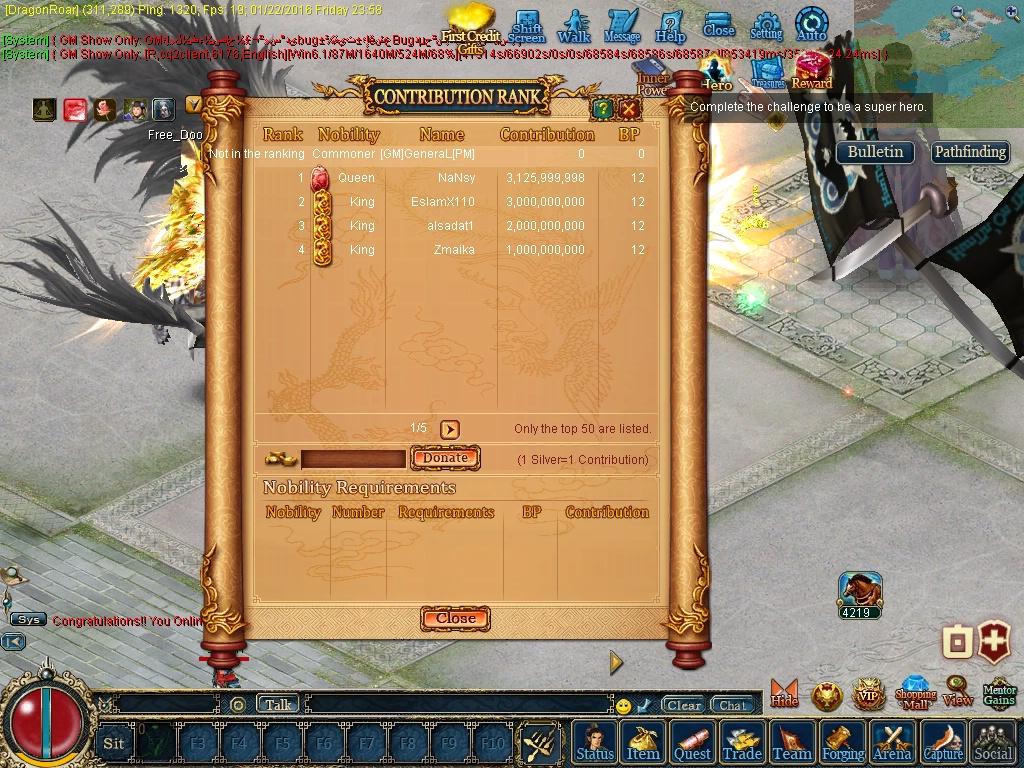1024x768 pixels.
Task: Open the Bulletin panel
Action: pyautogui.click(x=875, y=152)
